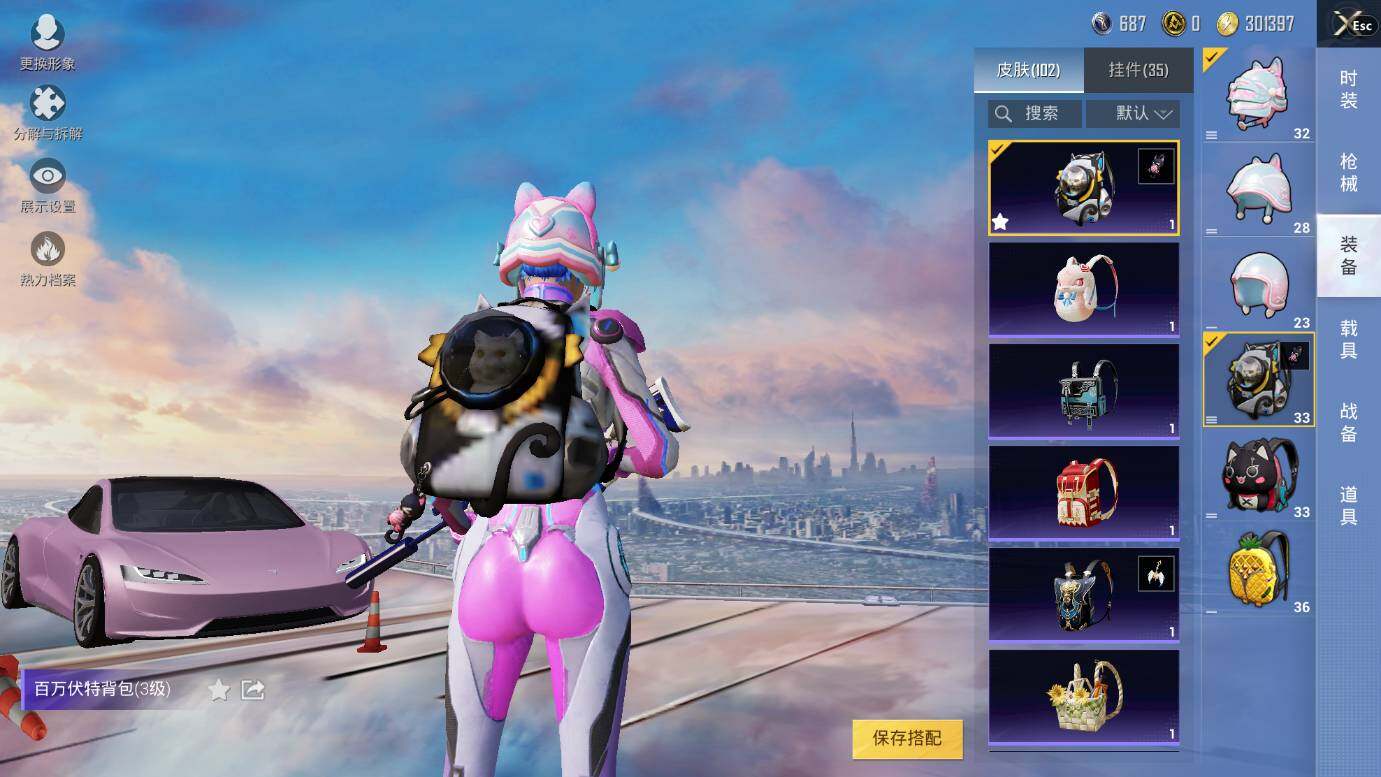Open the 道具 items category
This screenshot has width=1381, height=777.
[x=1348, y=505]
